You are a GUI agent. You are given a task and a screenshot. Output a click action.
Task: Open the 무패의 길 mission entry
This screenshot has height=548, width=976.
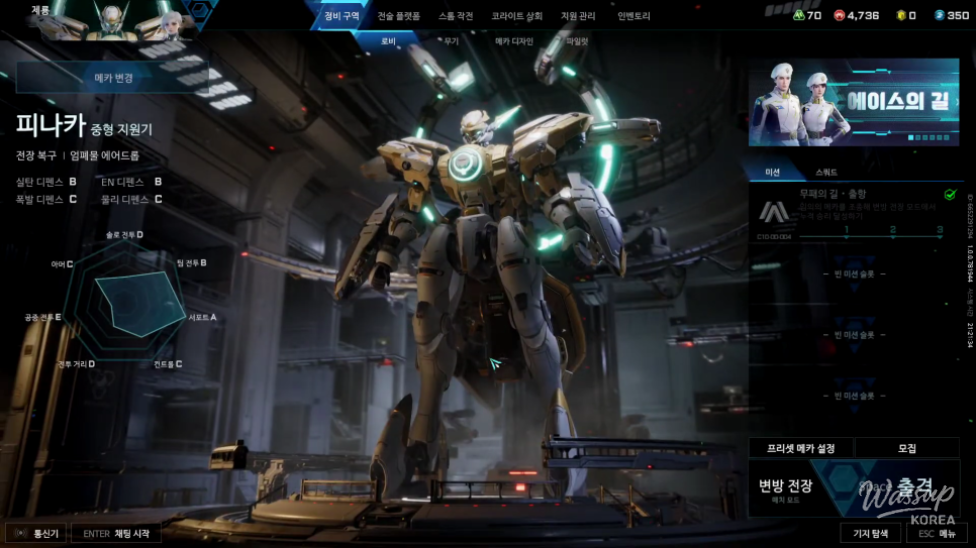[x=853, y=210]
